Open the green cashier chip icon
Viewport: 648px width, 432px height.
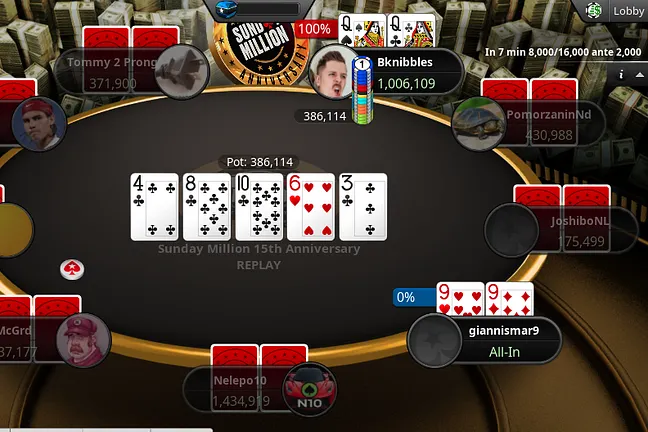tap(594, 11)
